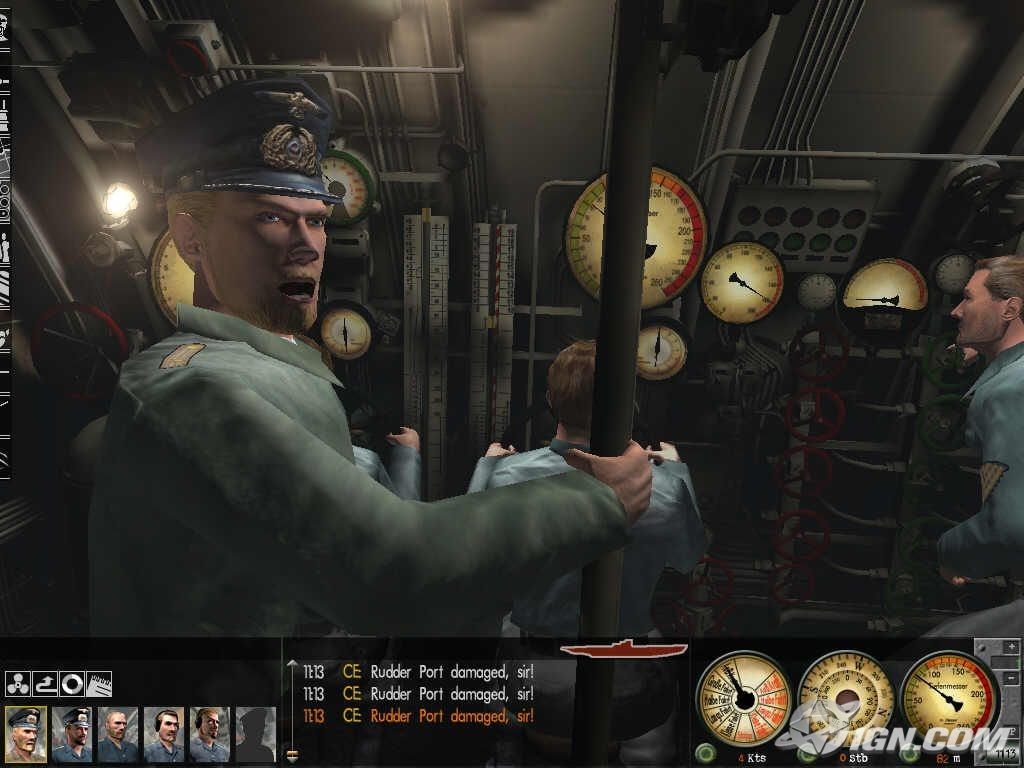Open the notepad log icon
The height and width of the screenshot is (768, 1024).
pyautogui.click(x=99, y=684)
